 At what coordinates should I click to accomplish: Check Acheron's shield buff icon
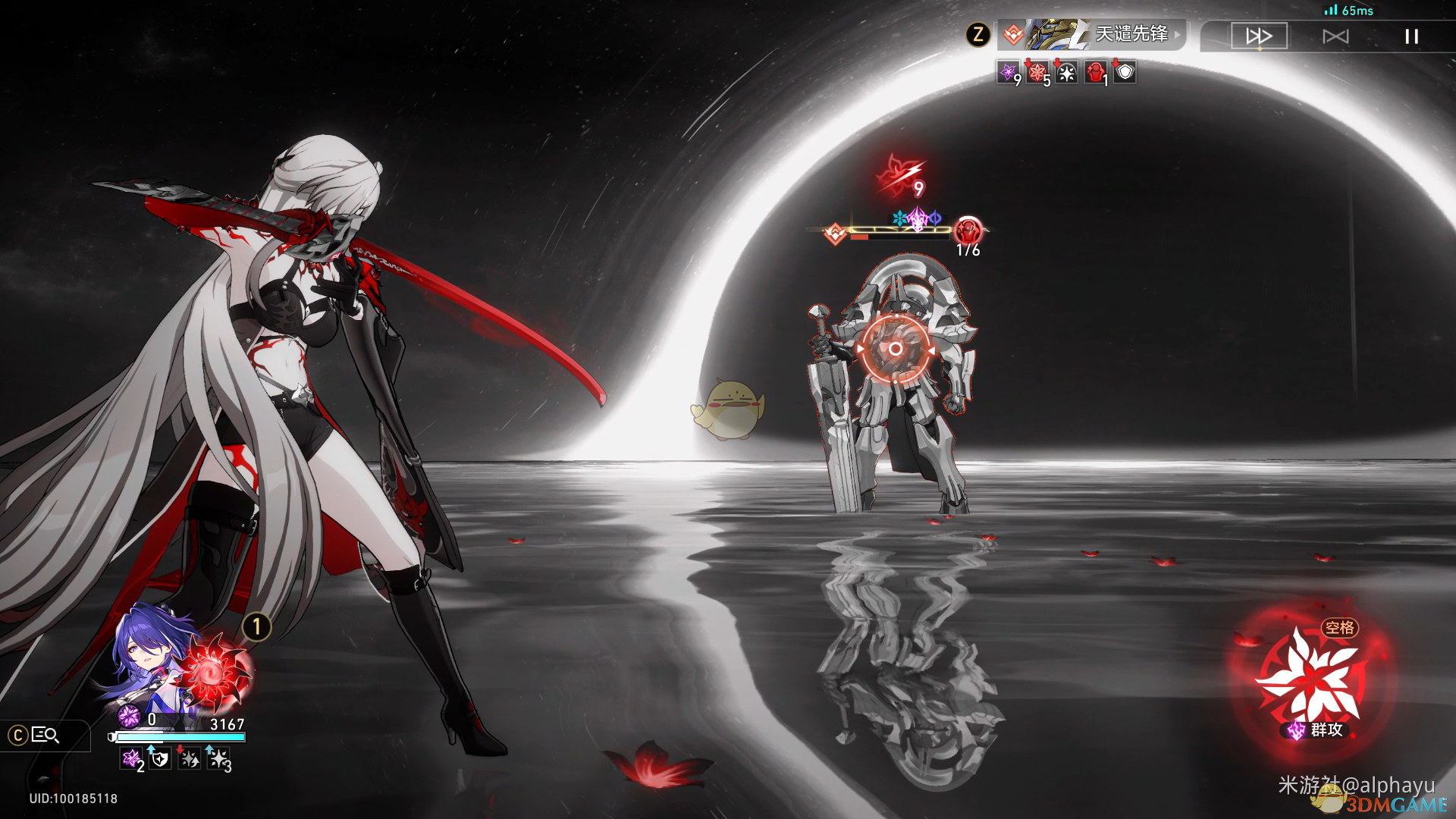[x=160, y=758]
